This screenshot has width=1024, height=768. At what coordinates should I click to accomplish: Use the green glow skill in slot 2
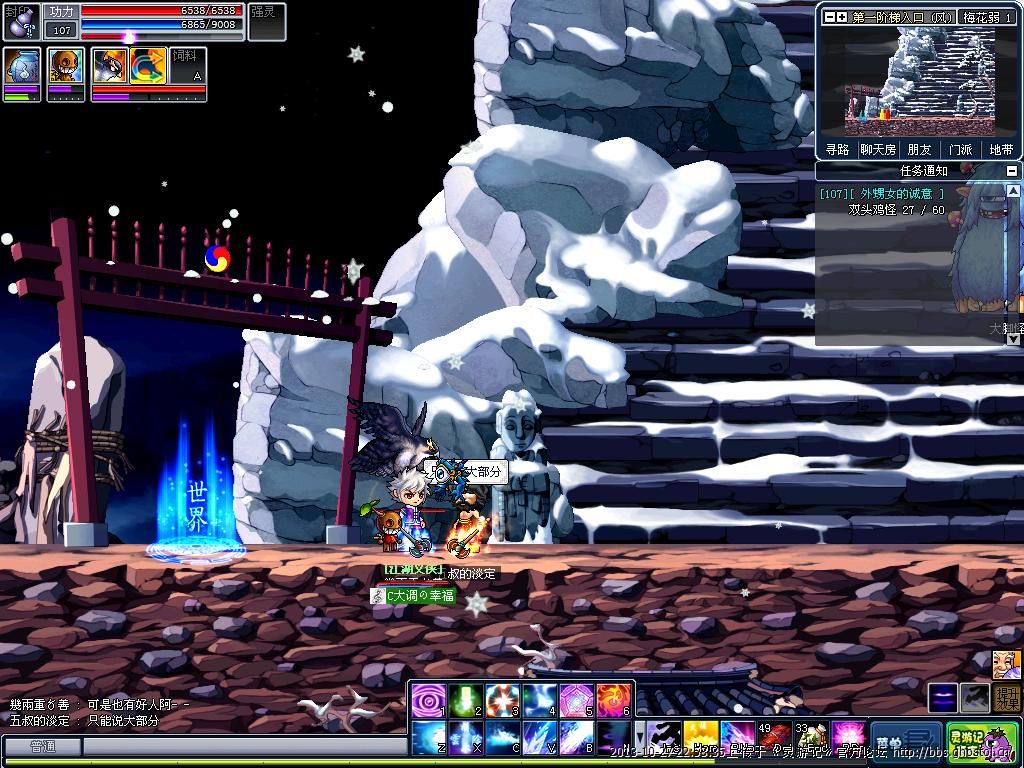point(465,700)
